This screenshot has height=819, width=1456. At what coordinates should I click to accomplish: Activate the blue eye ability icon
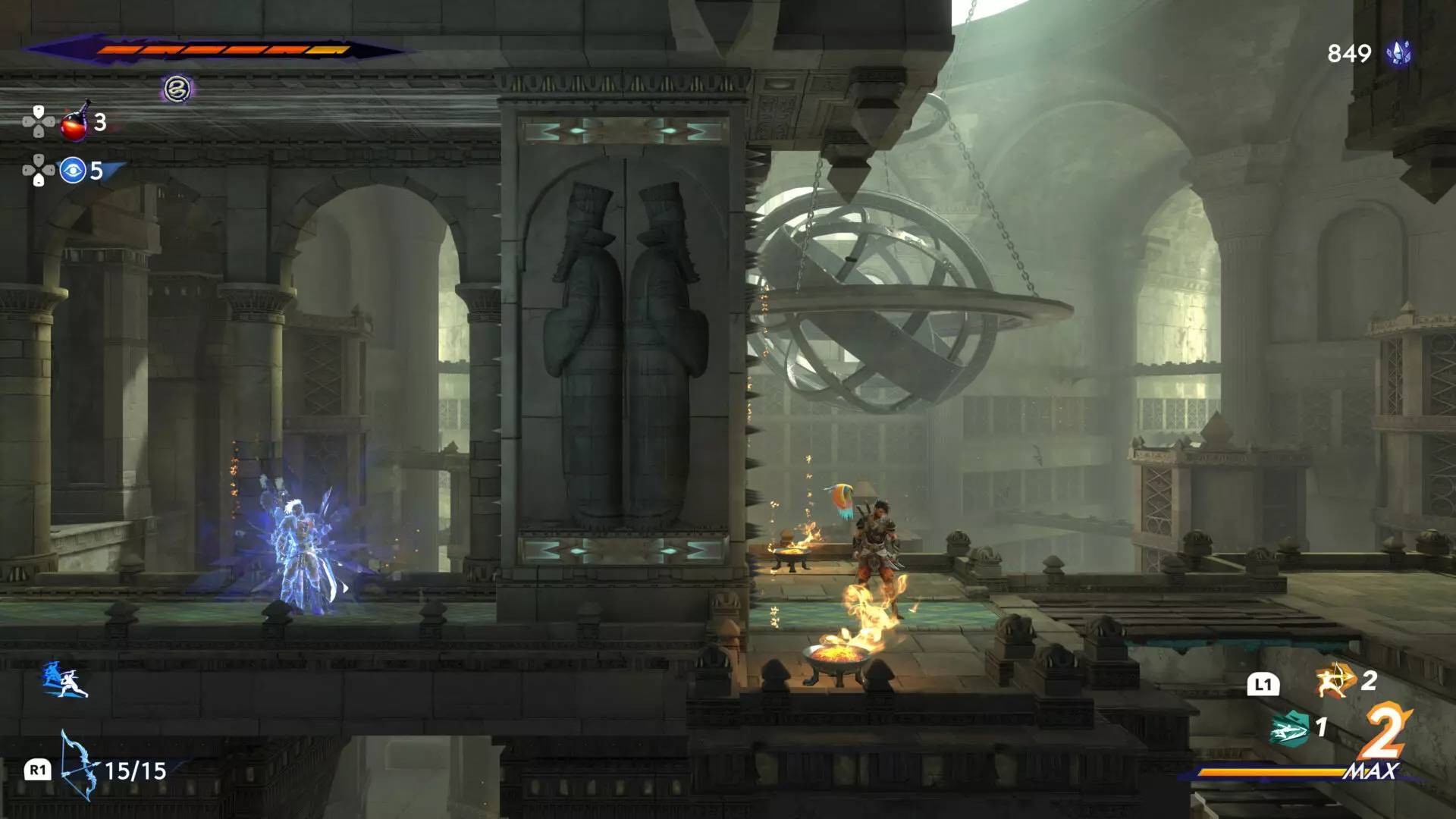coord(73,171)
